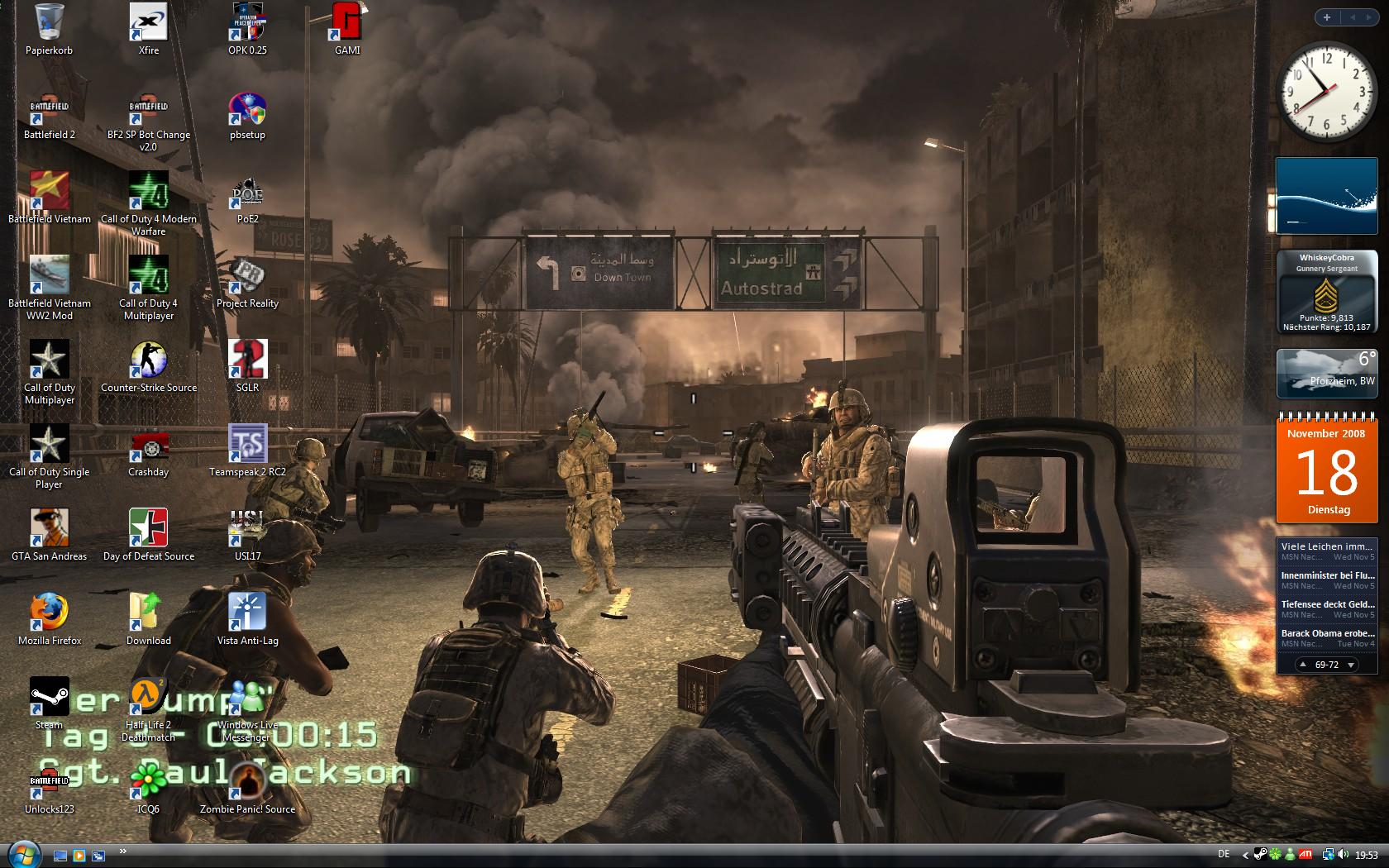Click the Mozilla Firefox shortcut

[49, 613]
